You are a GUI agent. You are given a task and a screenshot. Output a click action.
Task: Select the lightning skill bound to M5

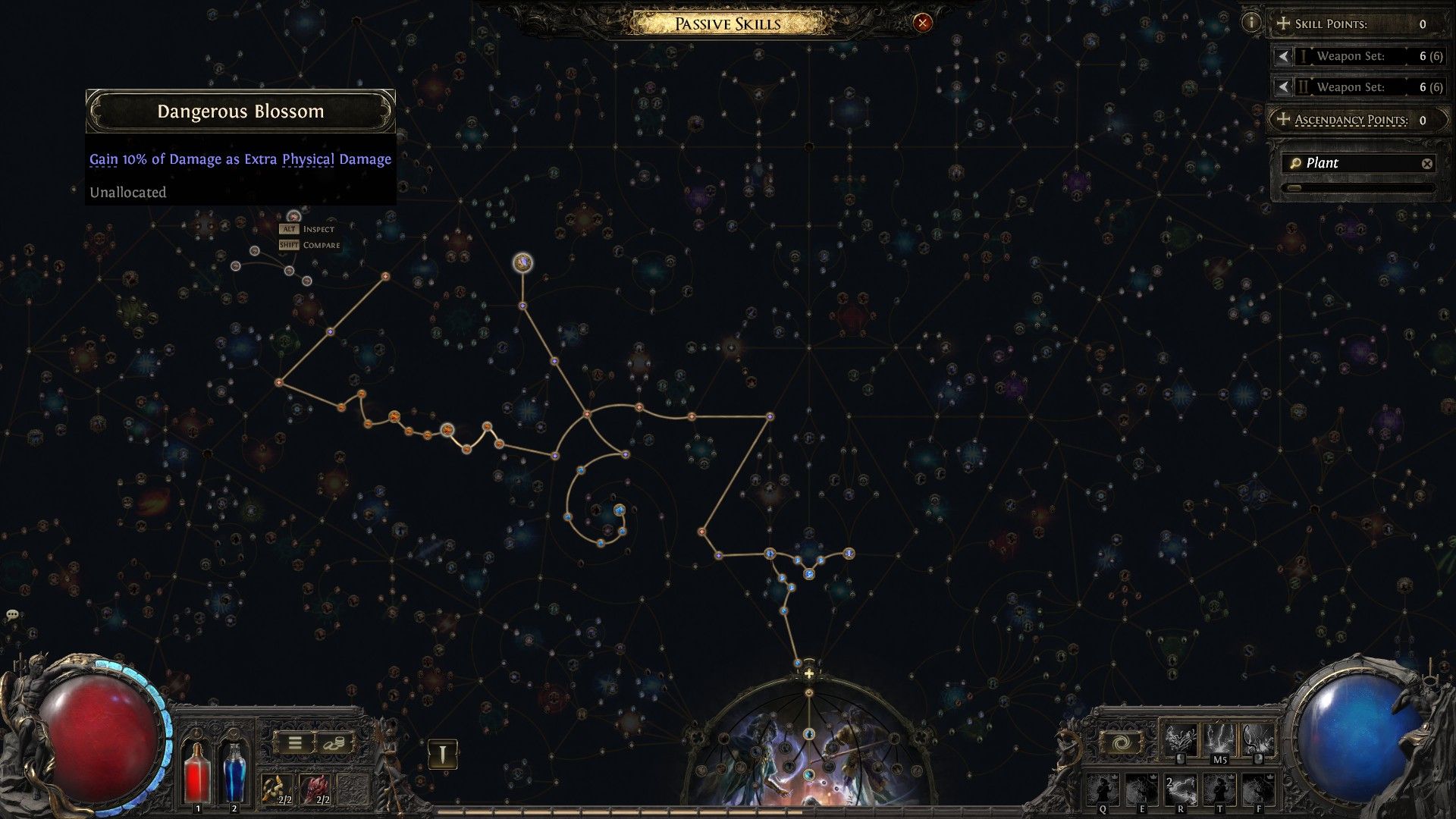1219,739
